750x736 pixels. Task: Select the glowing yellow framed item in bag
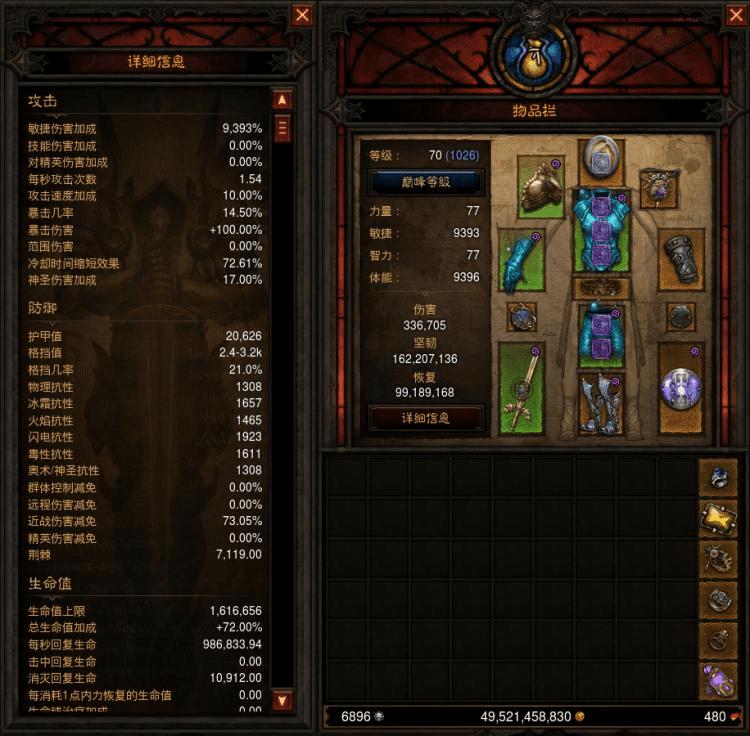pyautogui.click(x=718, y=517)
